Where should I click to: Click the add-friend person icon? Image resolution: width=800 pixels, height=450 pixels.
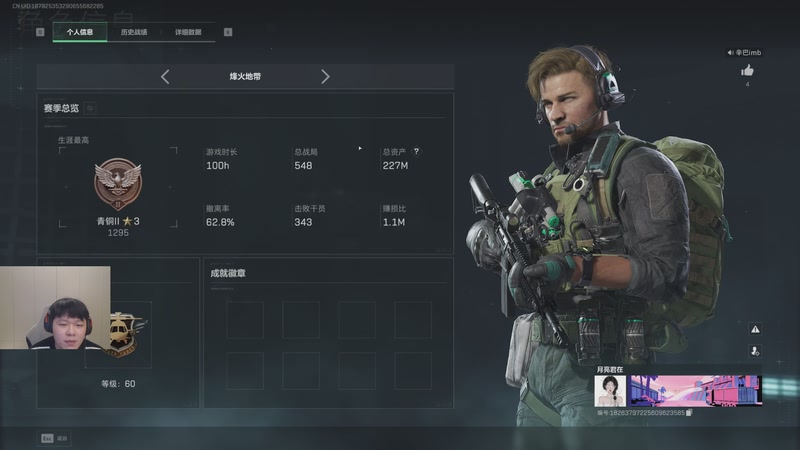(x=755, y=351)
